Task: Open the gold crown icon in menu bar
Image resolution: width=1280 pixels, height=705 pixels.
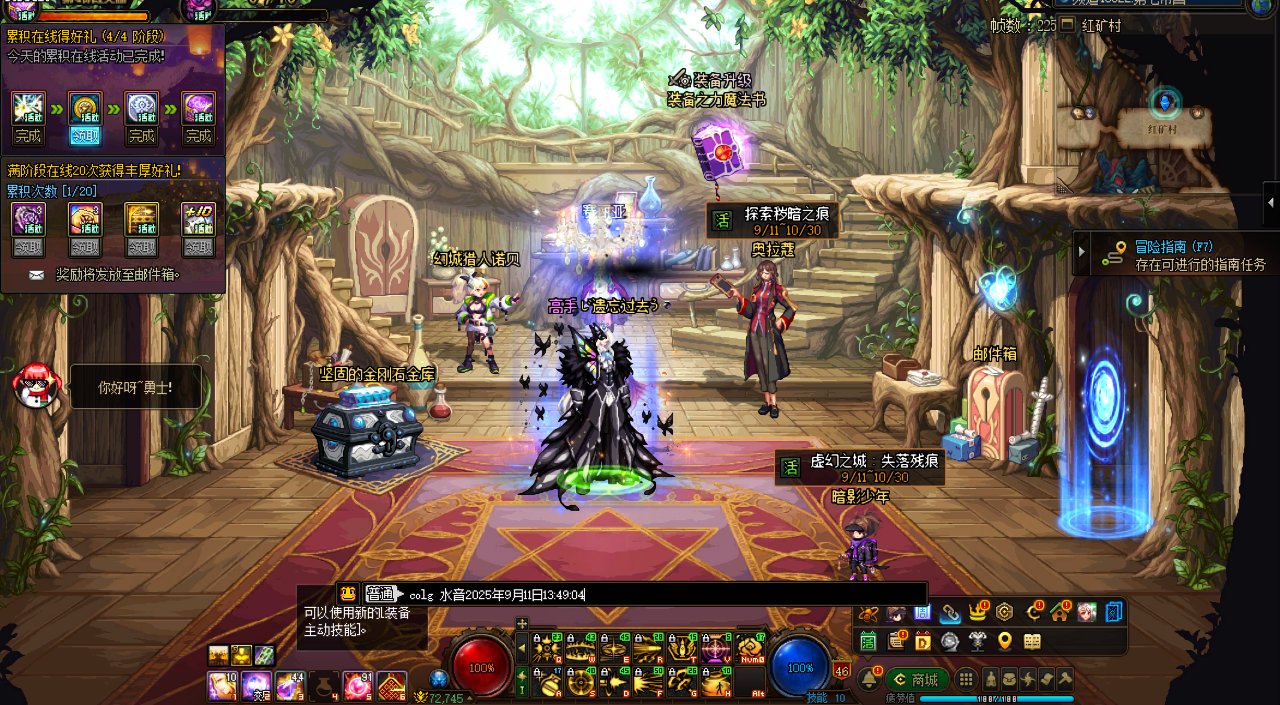Action: (x=977, y=612)
